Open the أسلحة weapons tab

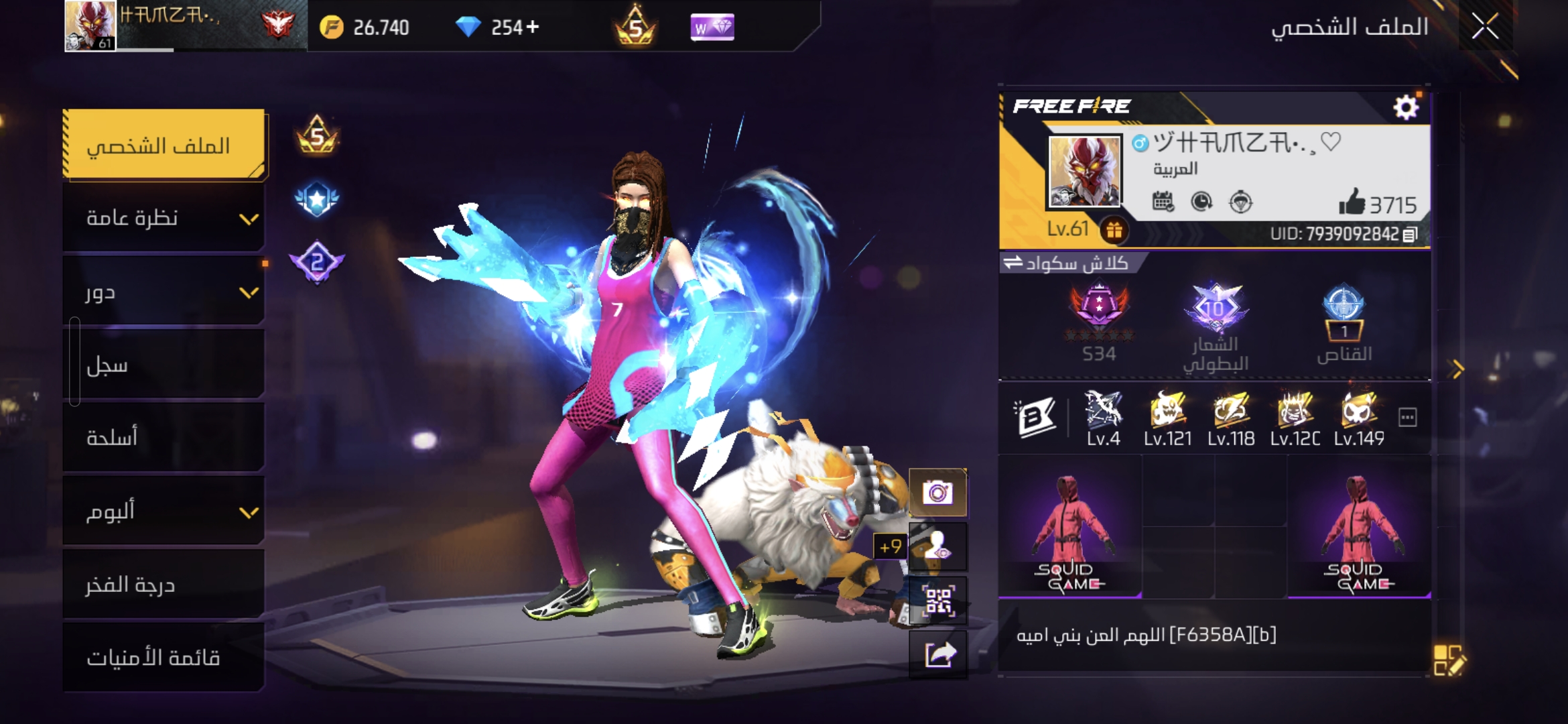(x=164, y=438)
